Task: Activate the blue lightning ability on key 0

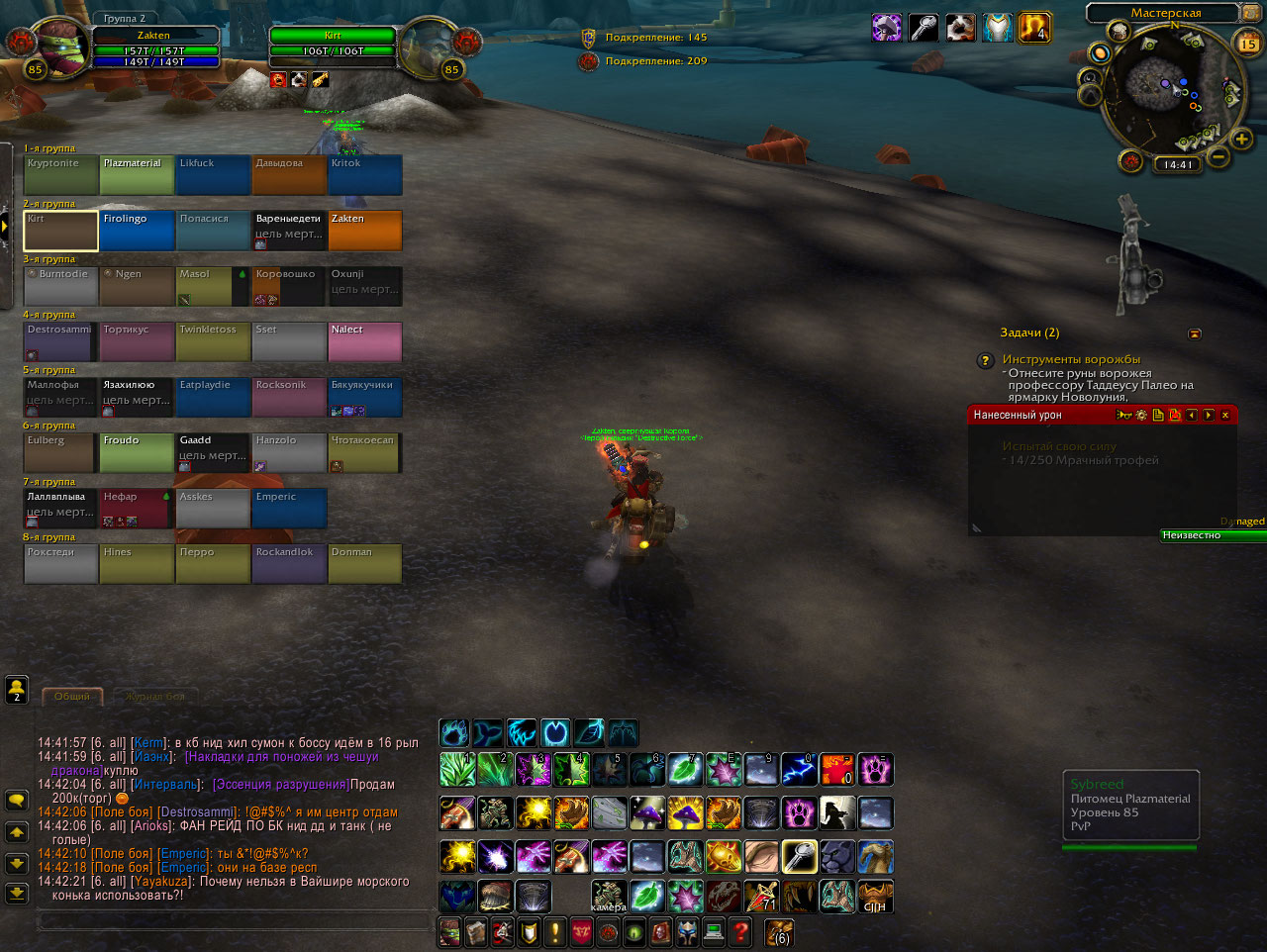Action: pyautogui.click(x=798, y=769)
